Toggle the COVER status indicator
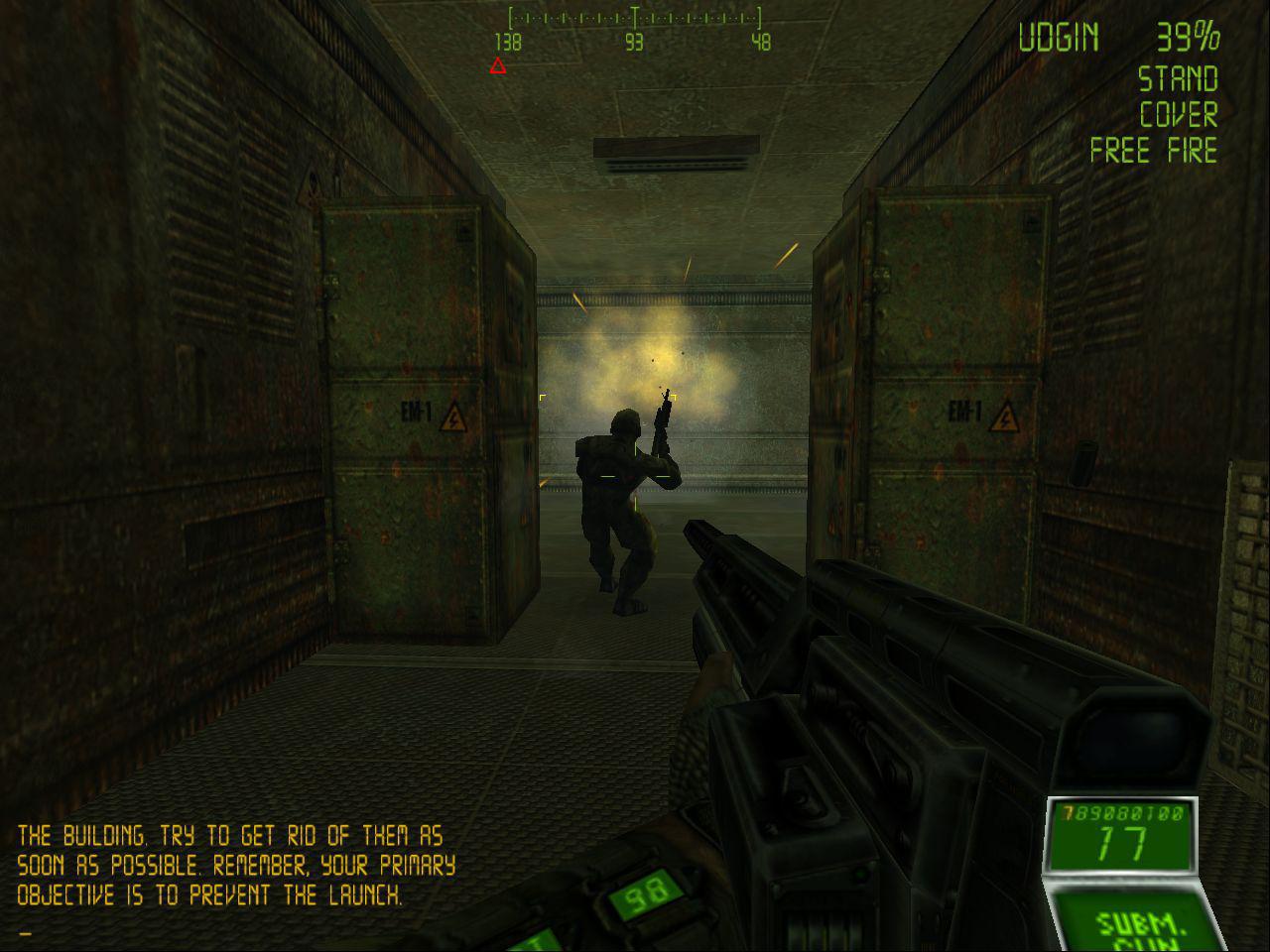The height and width of the screenshot is (952, 1270). [x=1179, y=116]
